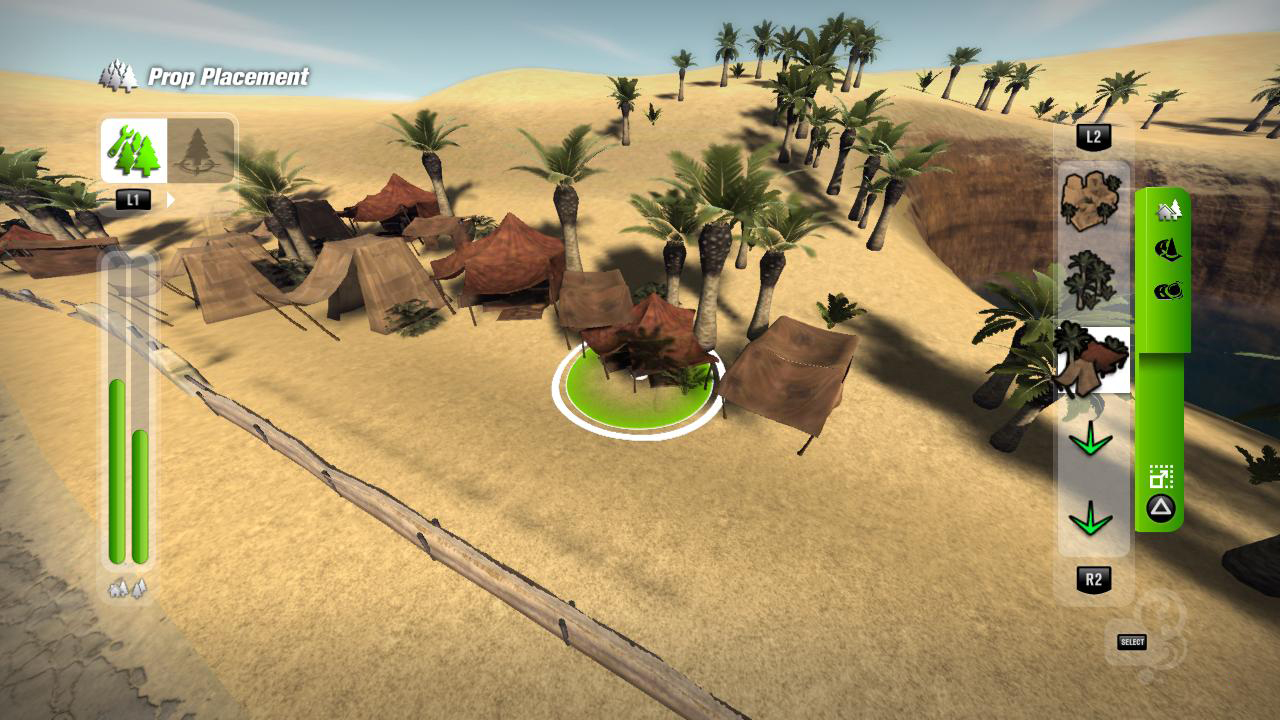Click L2 to cycle prop categories backward
The height and width of the screenshot is (720, 1280).
[x=1093, y=138]
